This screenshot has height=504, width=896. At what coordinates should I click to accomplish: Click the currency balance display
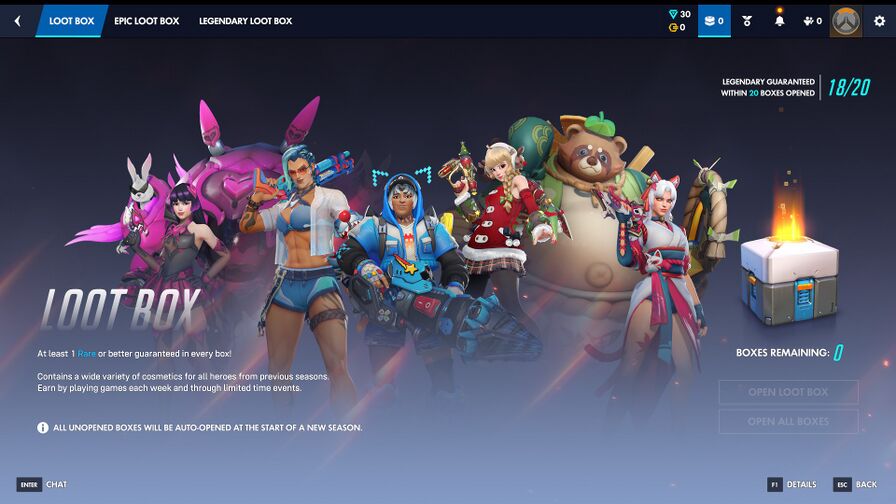pos(679,21)
